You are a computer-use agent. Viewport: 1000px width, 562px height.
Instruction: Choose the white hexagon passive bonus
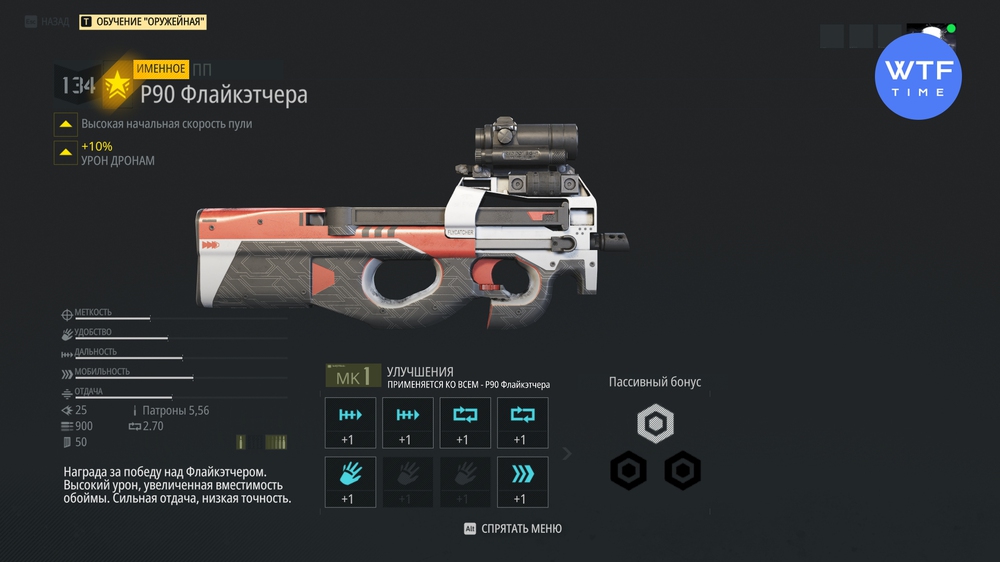click(x=655, y=423)
